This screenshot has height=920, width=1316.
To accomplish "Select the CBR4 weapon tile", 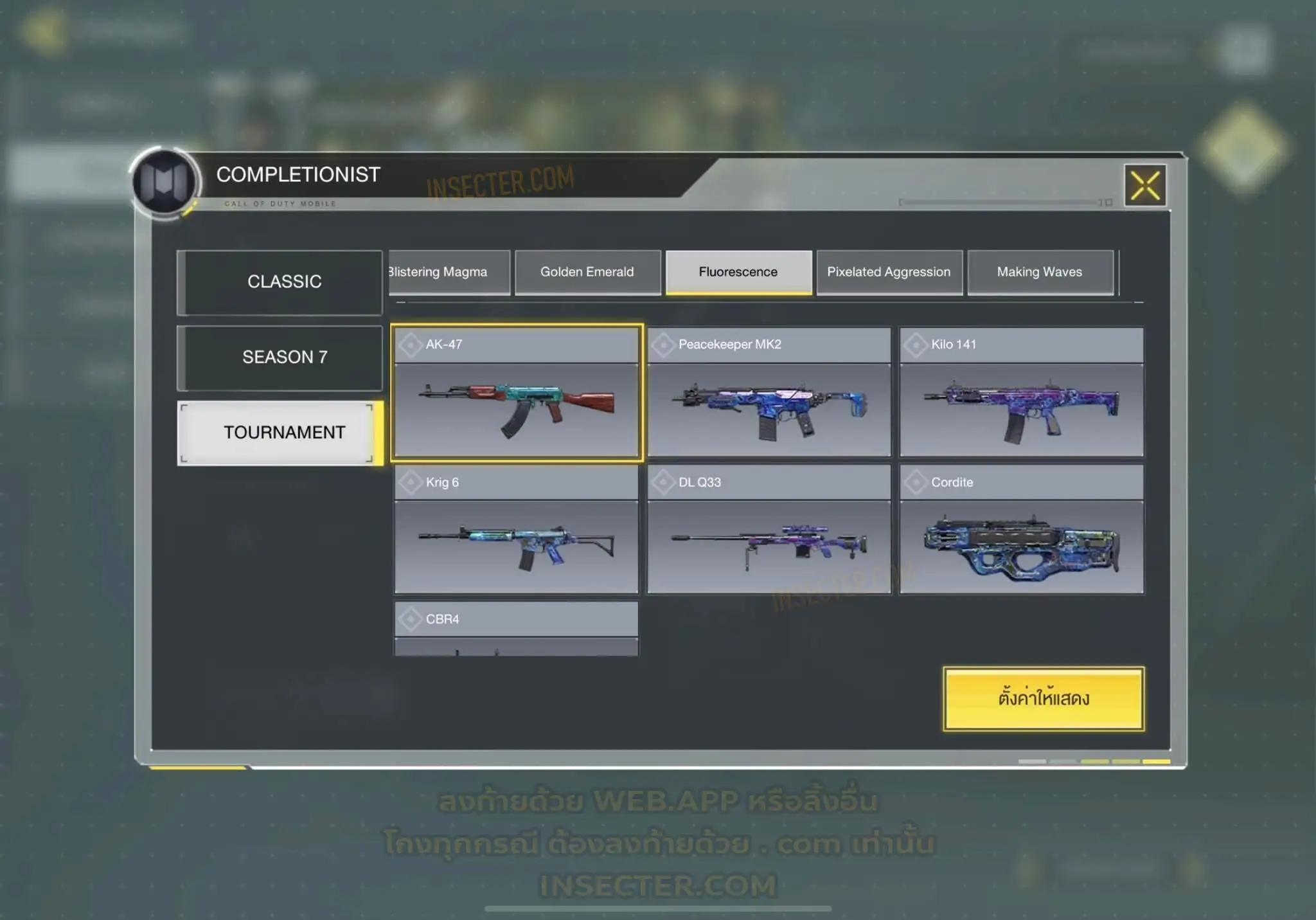I will [x=517, y=629].
